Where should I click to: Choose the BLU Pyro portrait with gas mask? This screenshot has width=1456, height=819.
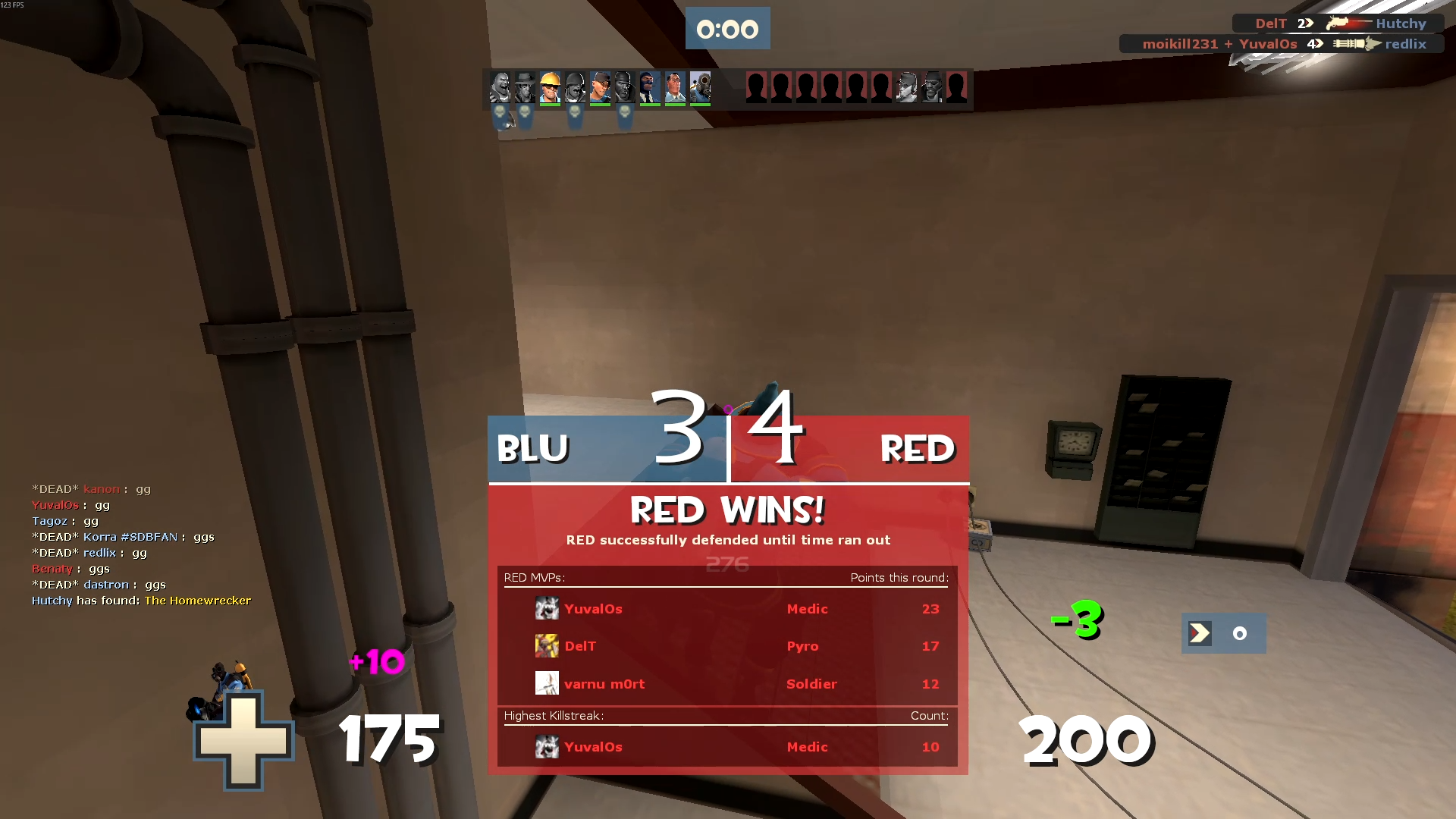coord(700,88)
